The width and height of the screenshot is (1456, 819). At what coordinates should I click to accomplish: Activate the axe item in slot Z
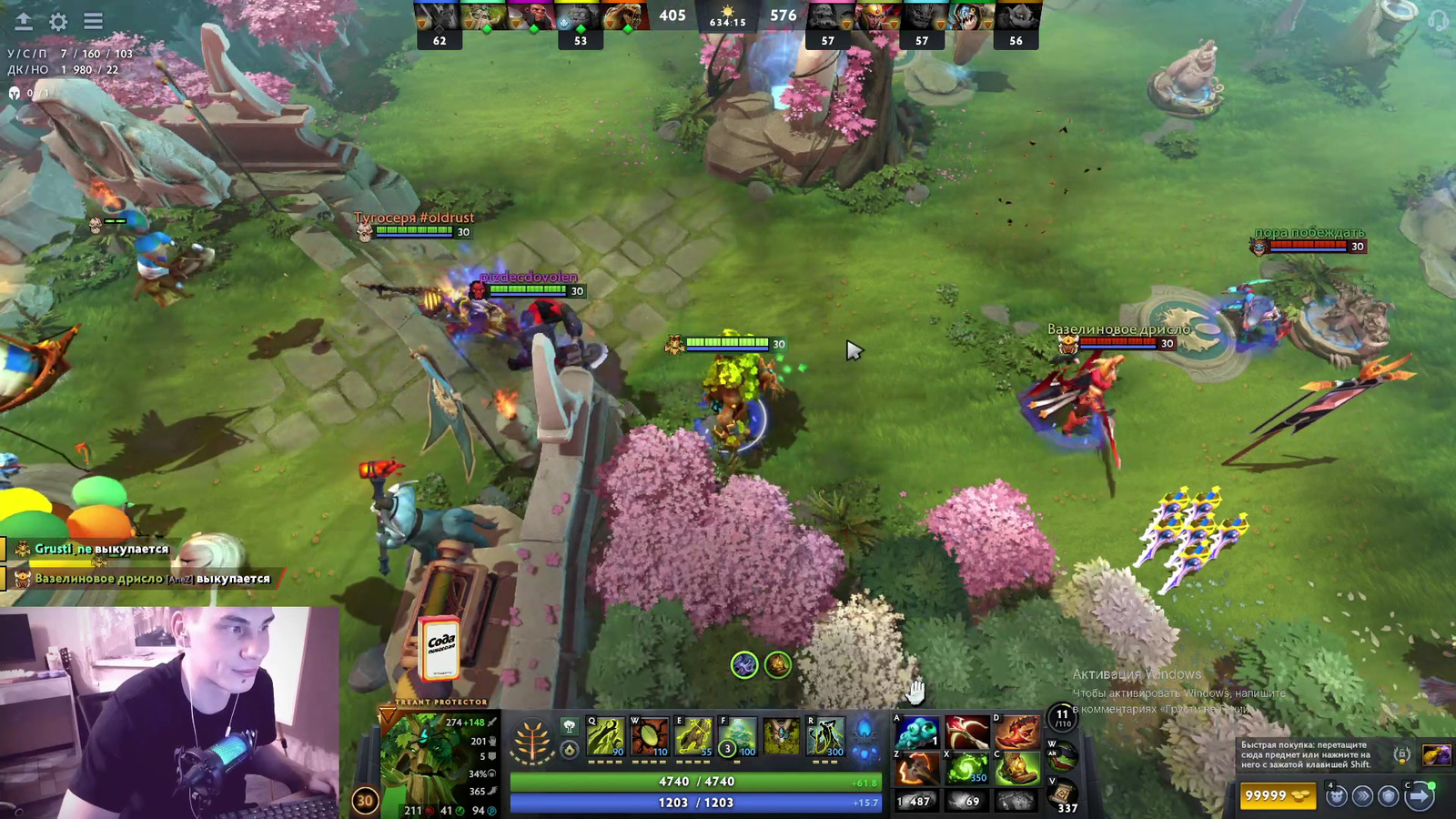(915, 769)
